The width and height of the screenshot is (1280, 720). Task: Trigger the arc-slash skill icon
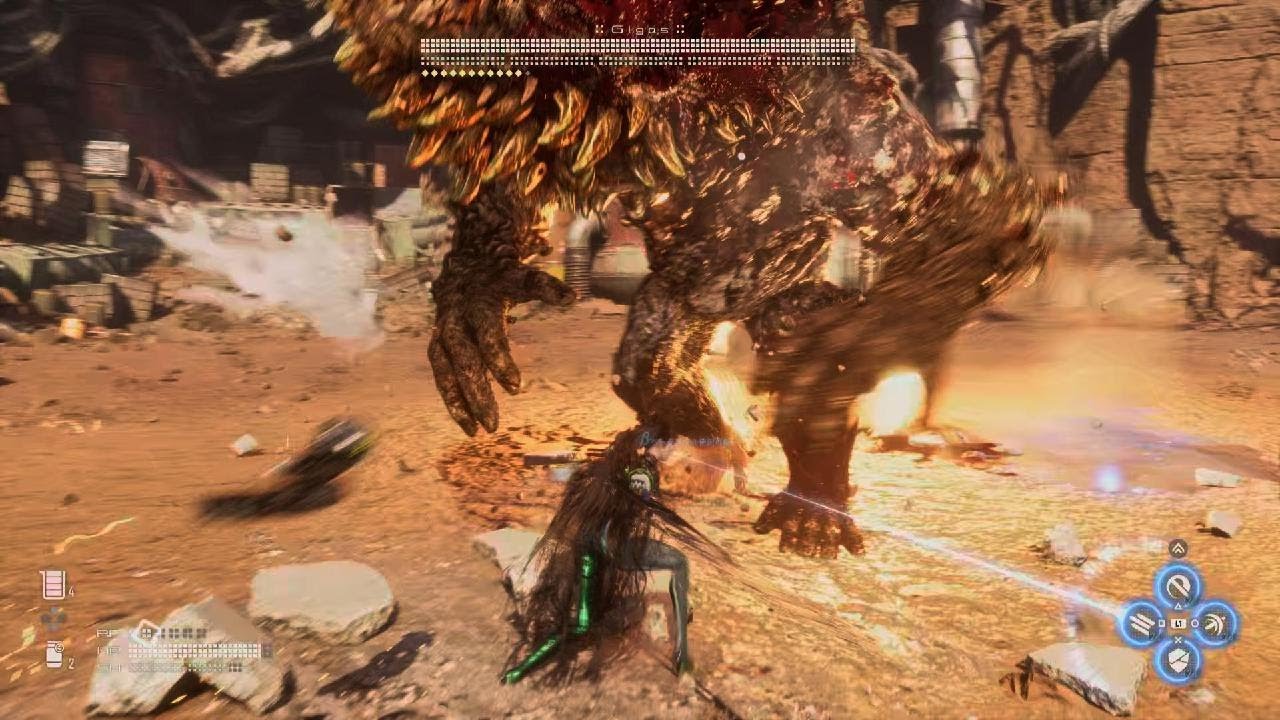pyautogui.click(x=1214, y=624)
